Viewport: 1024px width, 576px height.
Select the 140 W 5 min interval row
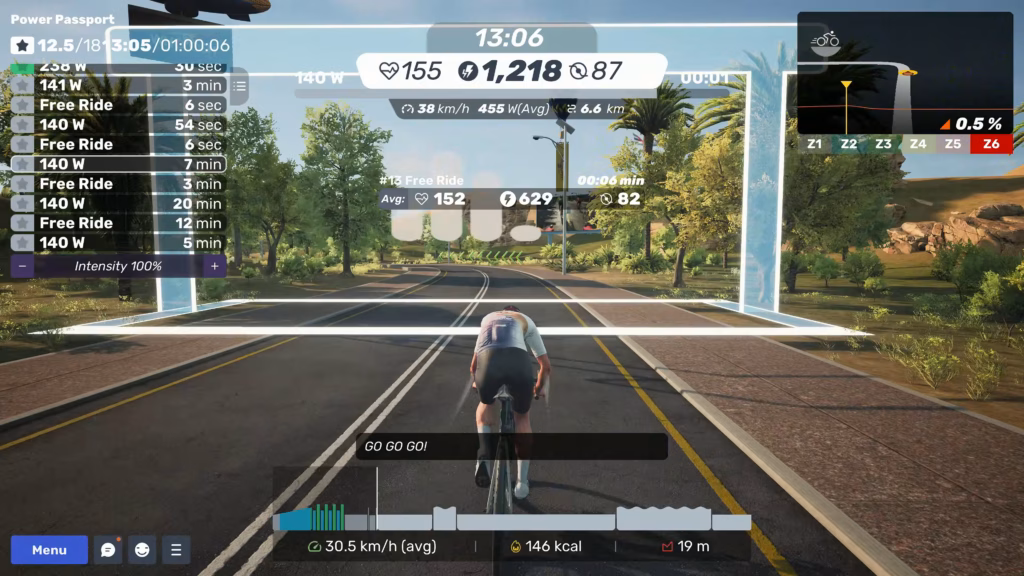point(118,243)
